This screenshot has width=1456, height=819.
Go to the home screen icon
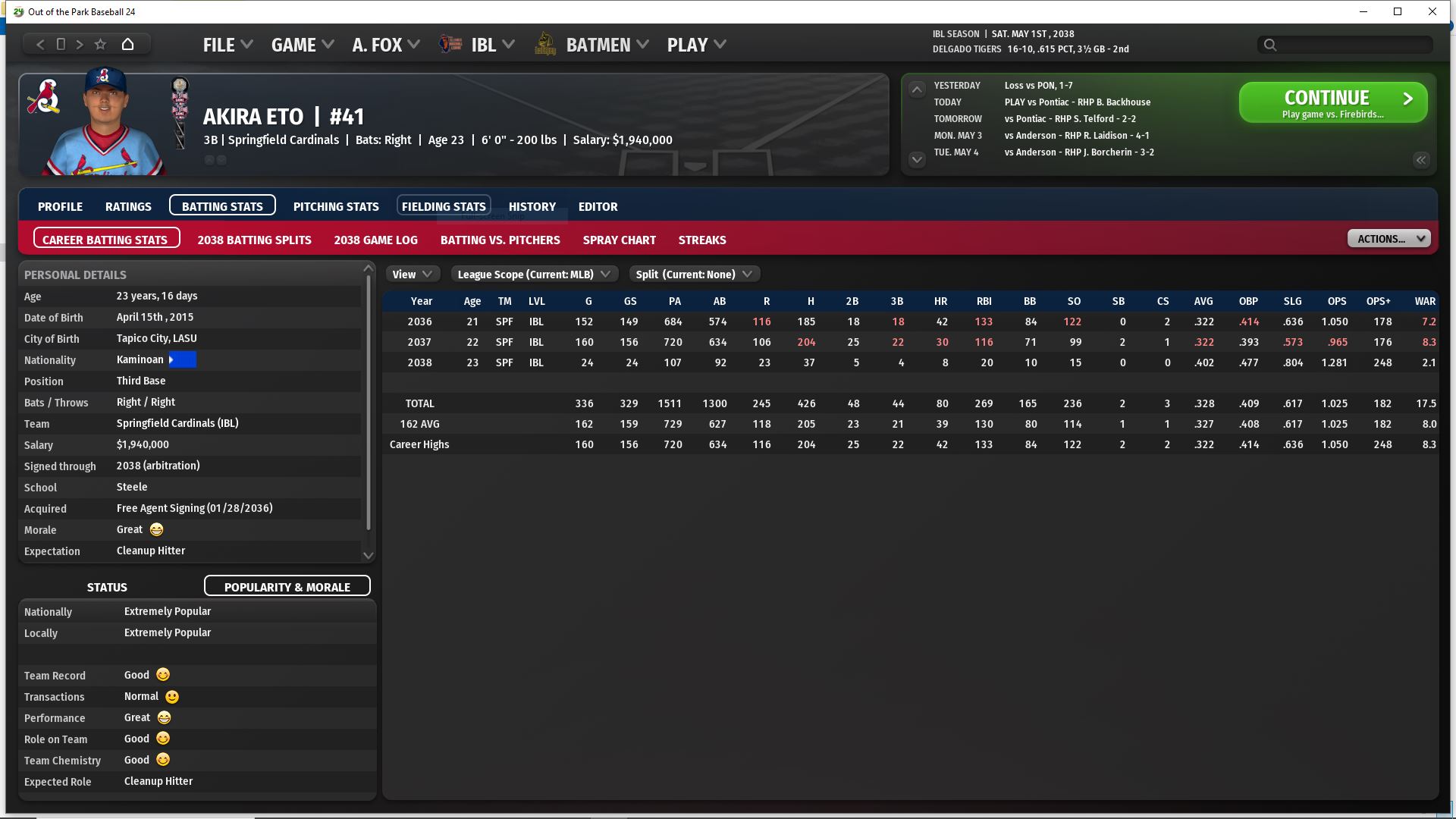pos(128,44)
